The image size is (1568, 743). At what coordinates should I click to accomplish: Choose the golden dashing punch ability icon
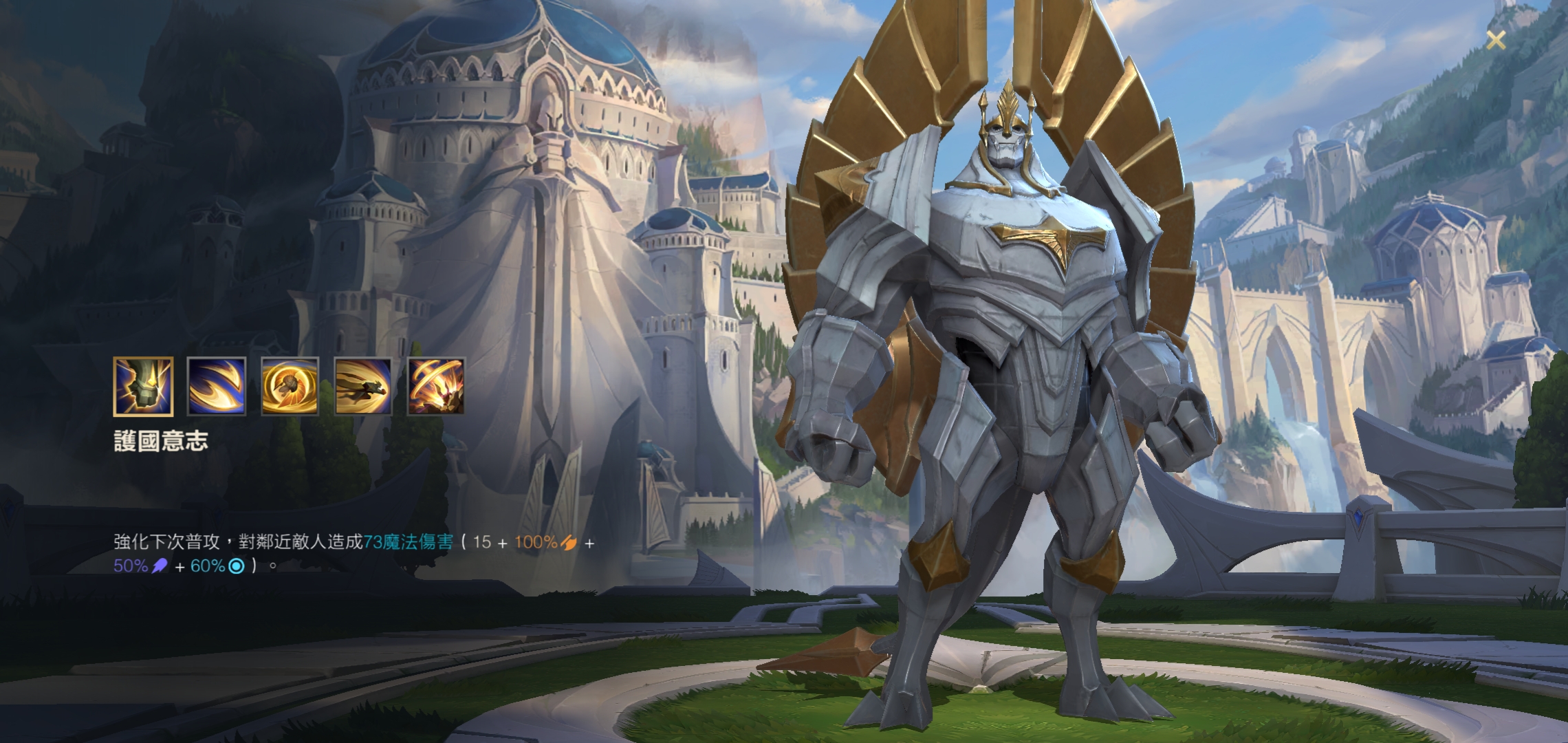pyautogui.click(x=363, y=387)
